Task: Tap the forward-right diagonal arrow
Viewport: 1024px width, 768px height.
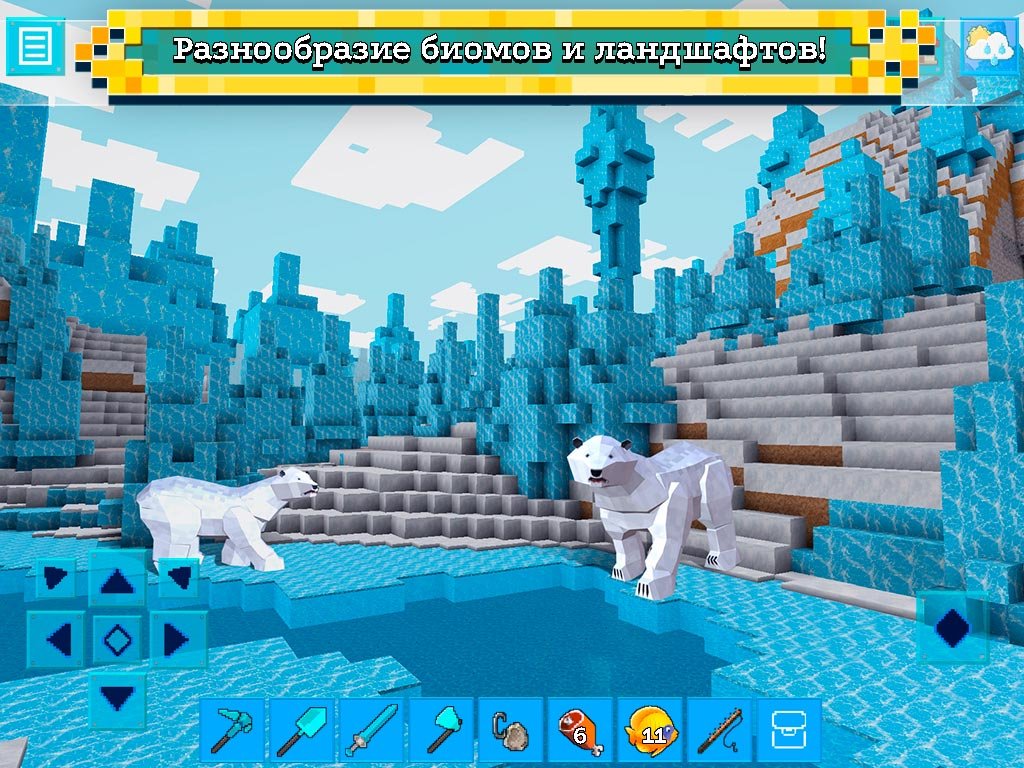Action: pos(179,578)
